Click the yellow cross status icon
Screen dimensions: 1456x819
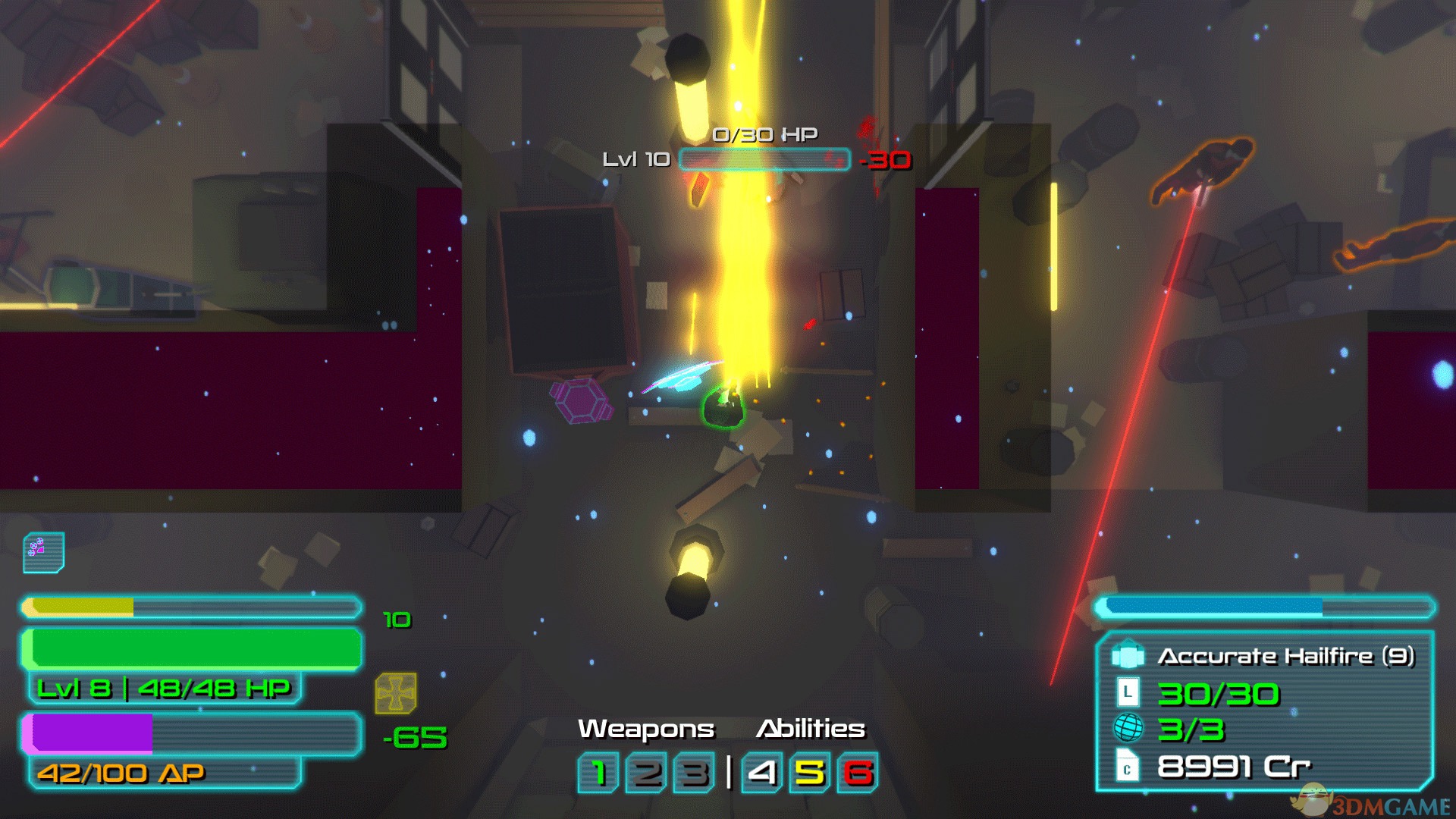point(396,693)
